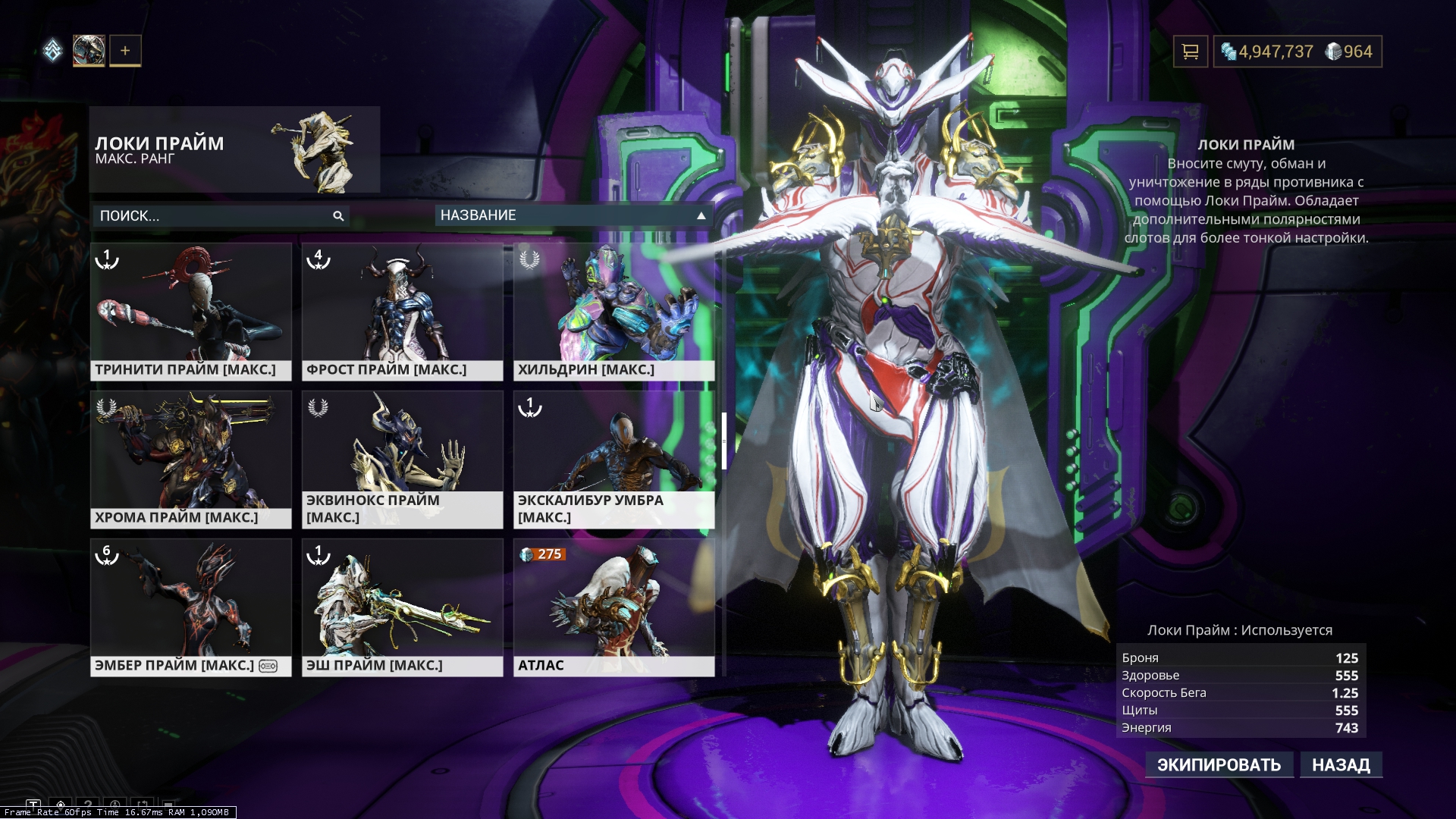Open the НАЗВАНИЕ sort dropdown

(573, 215)
